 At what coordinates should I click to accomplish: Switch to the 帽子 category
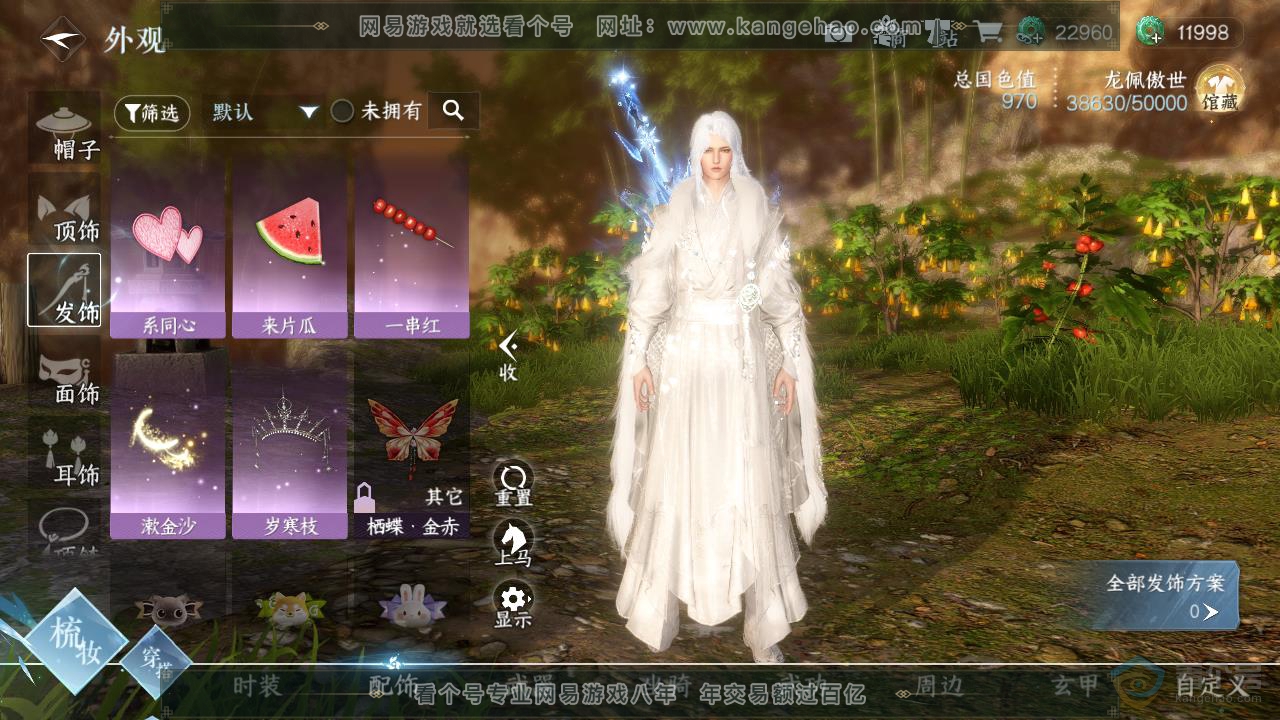(x=65, y=130)
